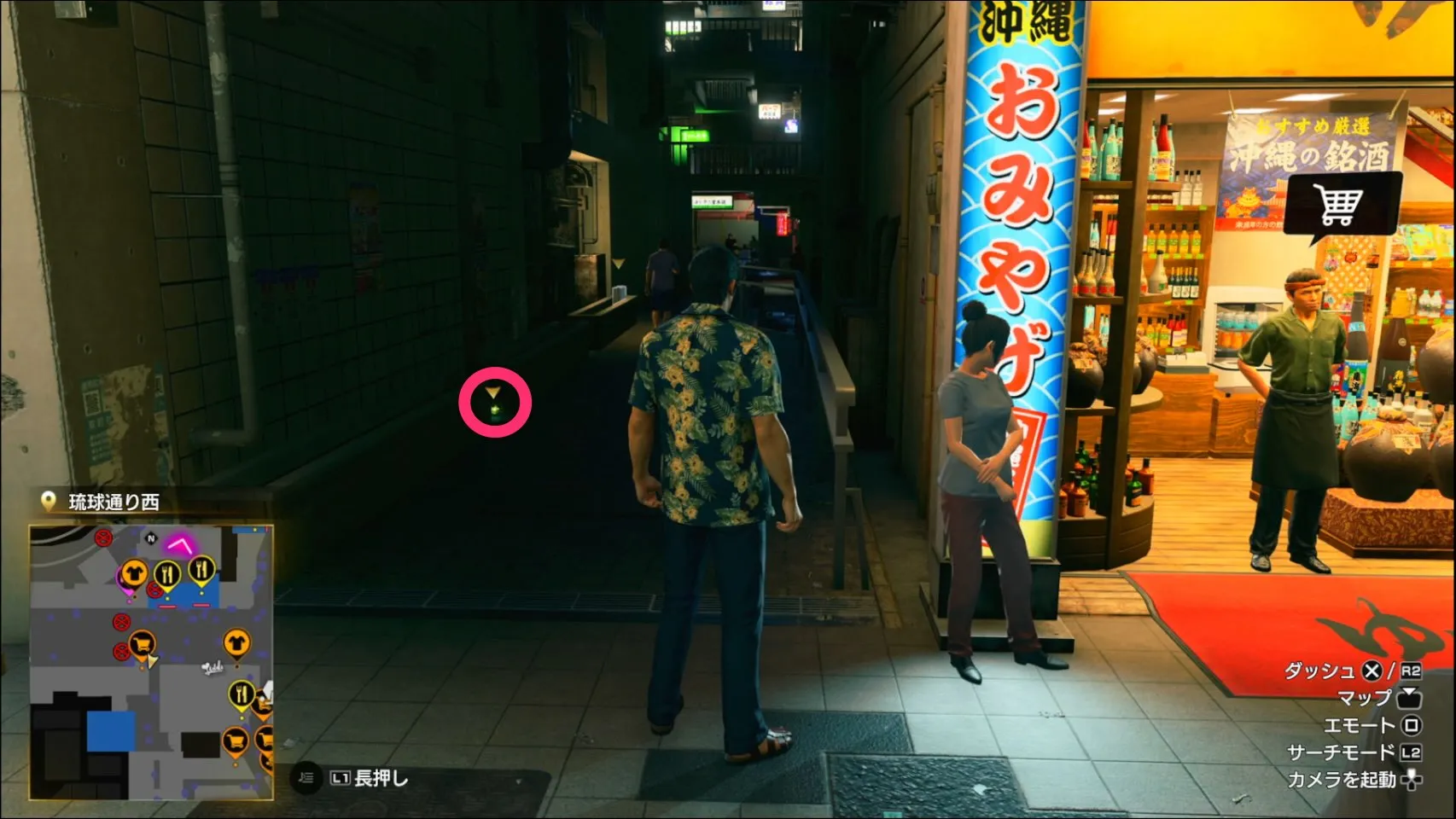This screenshot has width=1456, height=819.
Task: Select the orange shopping cart store pin on minimap
Action: coord(142,642)
